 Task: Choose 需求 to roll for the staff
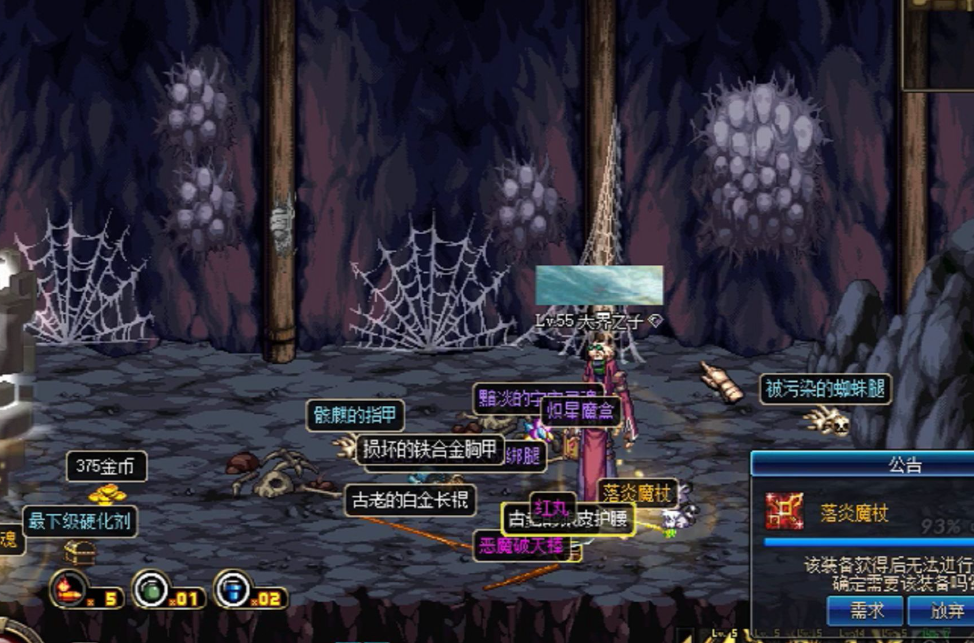(866, 610)
